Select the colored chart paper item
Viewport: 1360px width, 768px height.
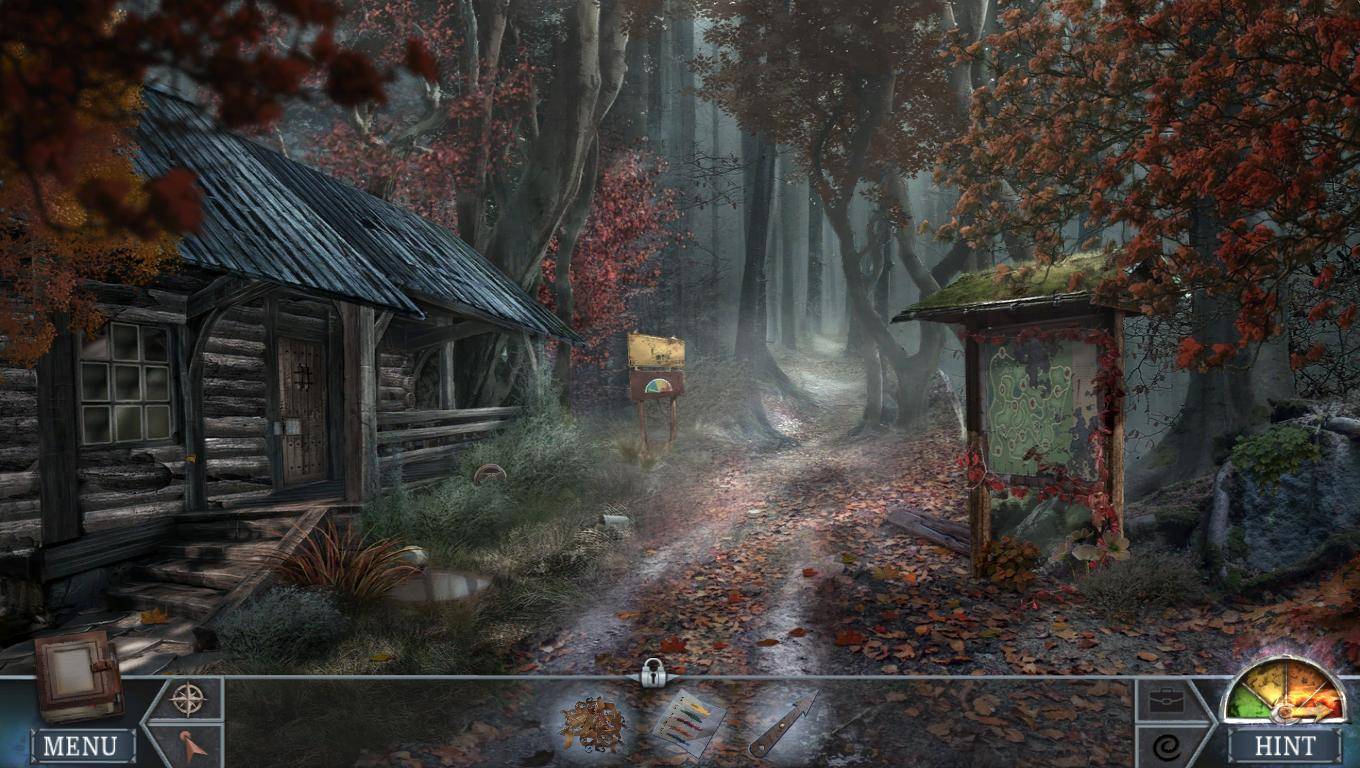[x=689, y=723]
